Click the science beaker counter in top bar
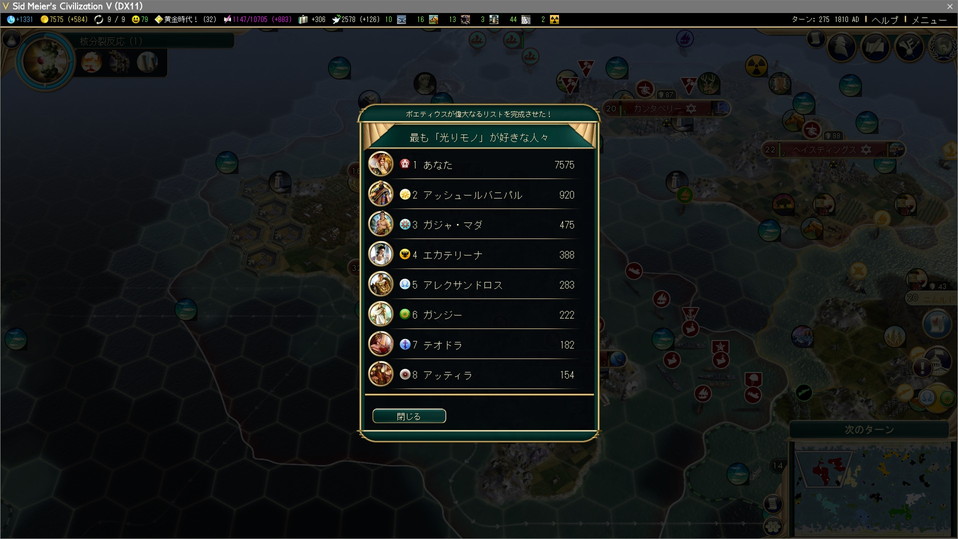This screenshot has height=539, width=958. pos(20,20)
